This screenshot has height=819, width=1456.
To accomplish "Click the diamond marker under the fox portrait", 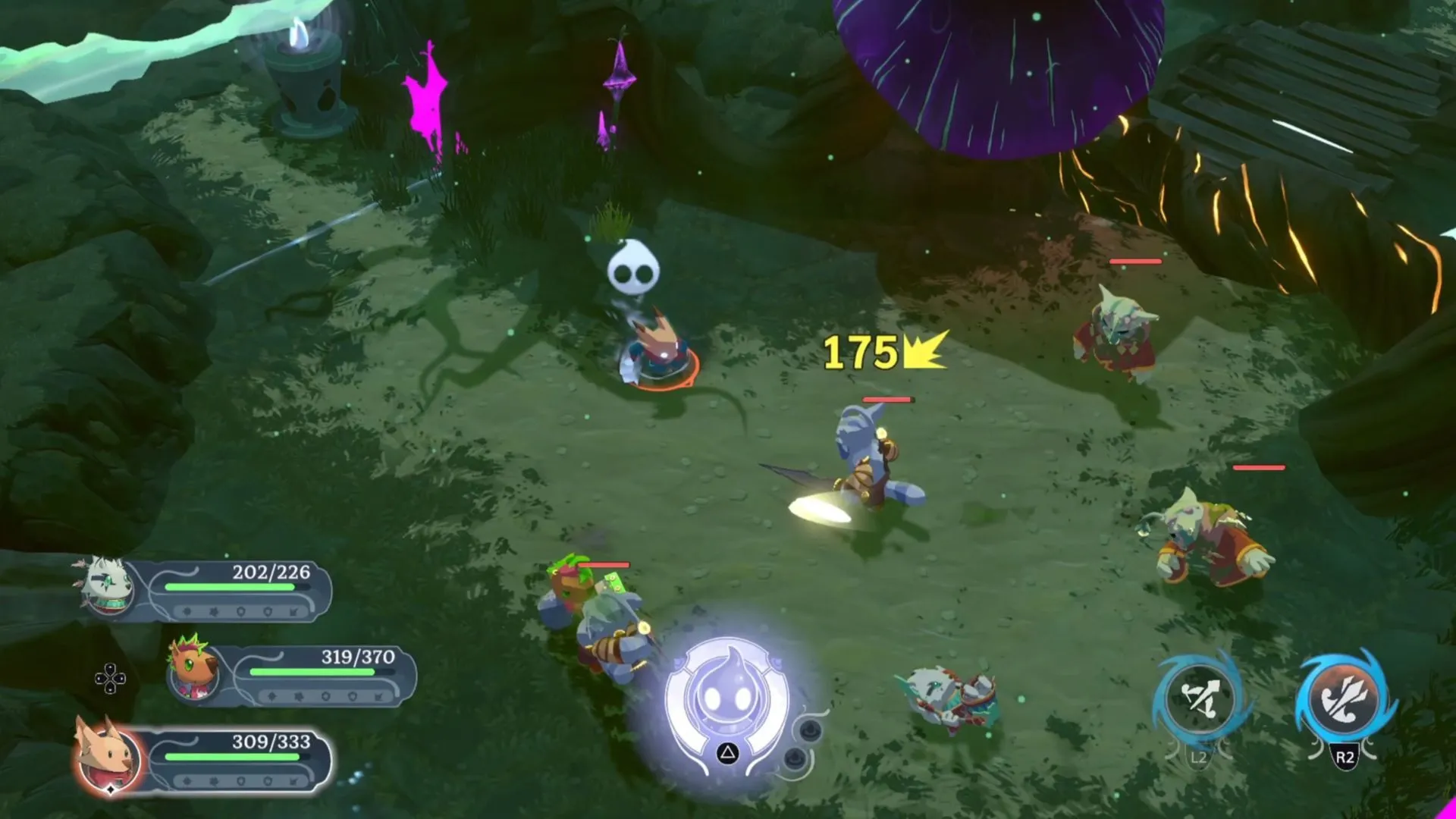I will pyautogui.click(x=111, y=789).
